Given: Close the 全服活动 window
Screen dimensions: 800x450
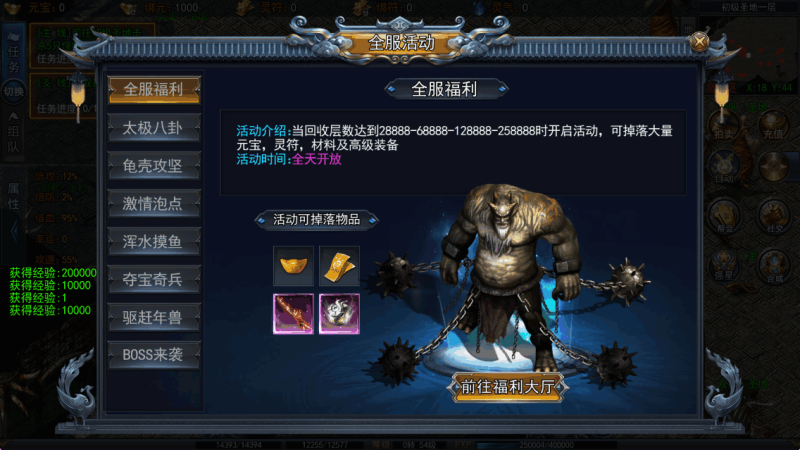Looking at the screenshot, I should tap(700, 41).
